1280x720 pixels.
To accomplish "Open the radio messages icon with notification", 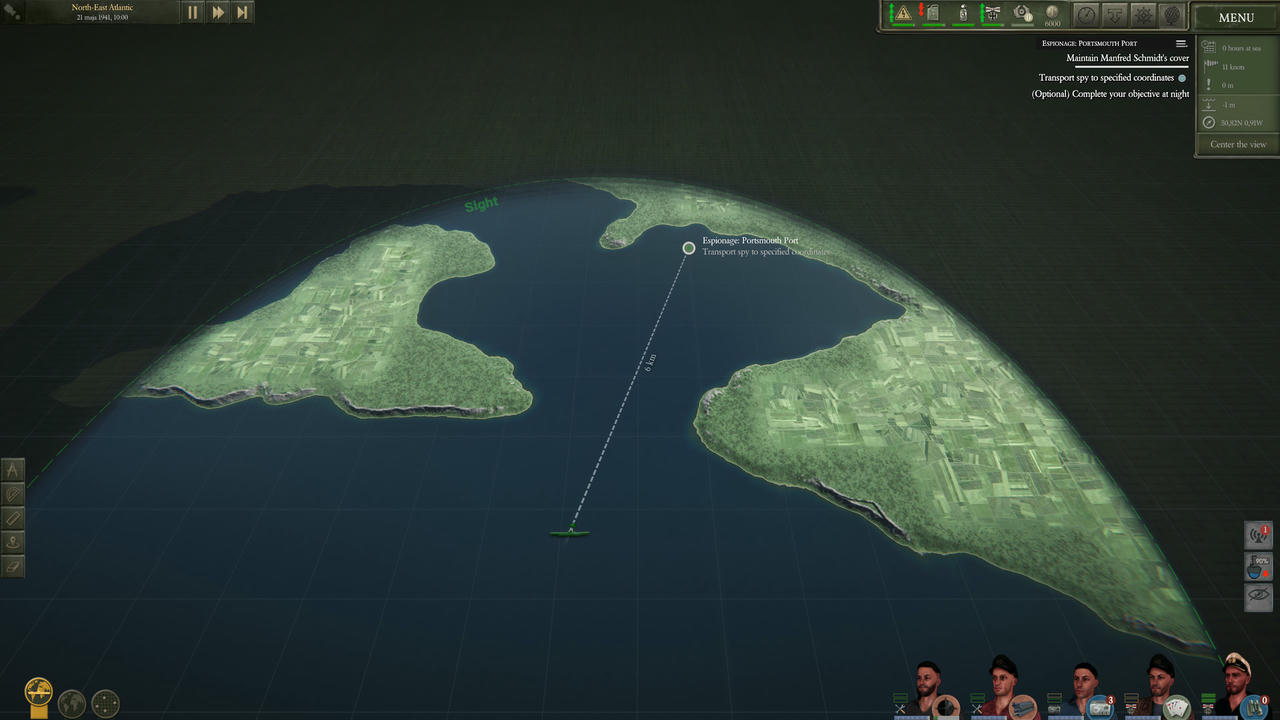I will click(x=1258, y=536).
